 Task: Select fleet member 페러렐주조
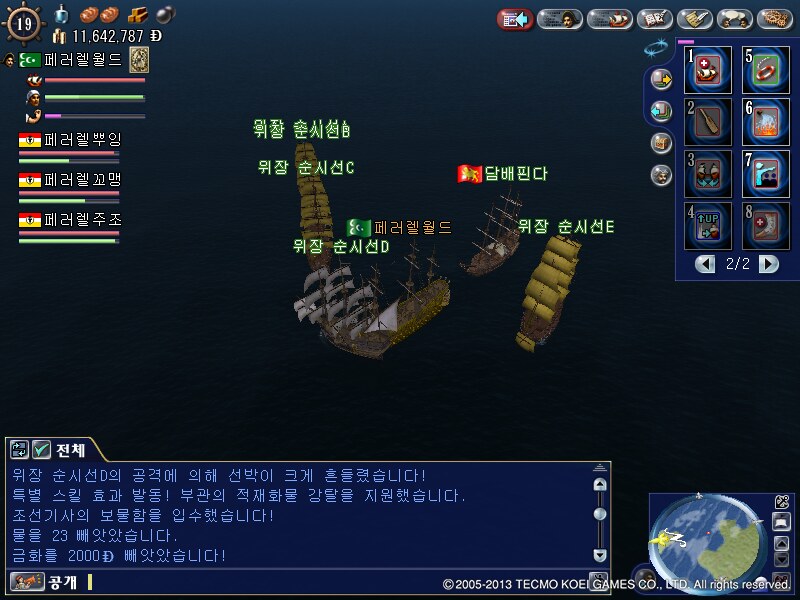click(x=70, y=220)
